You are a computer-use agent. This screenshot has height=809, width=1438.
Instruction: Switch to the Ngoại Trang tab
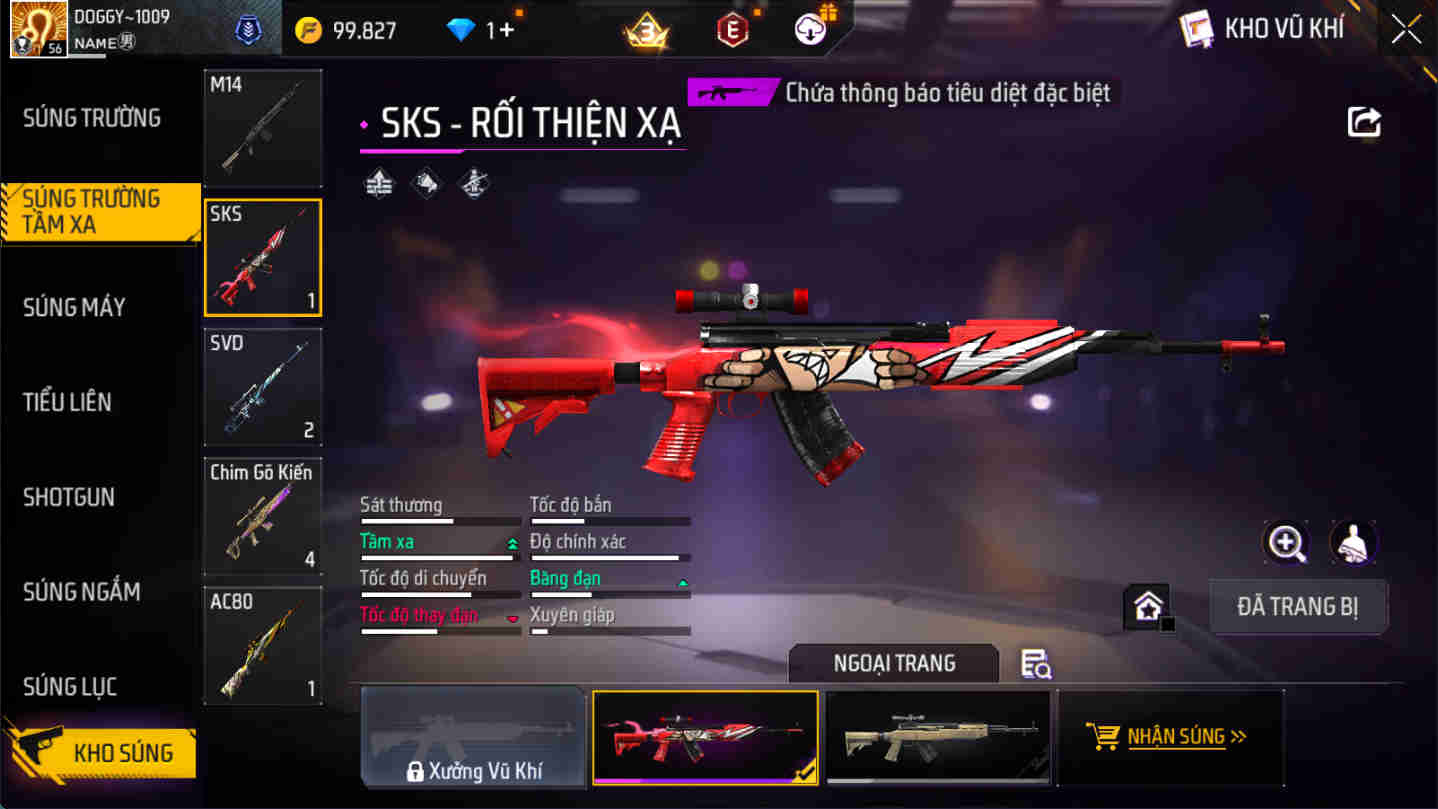point(893,663)
